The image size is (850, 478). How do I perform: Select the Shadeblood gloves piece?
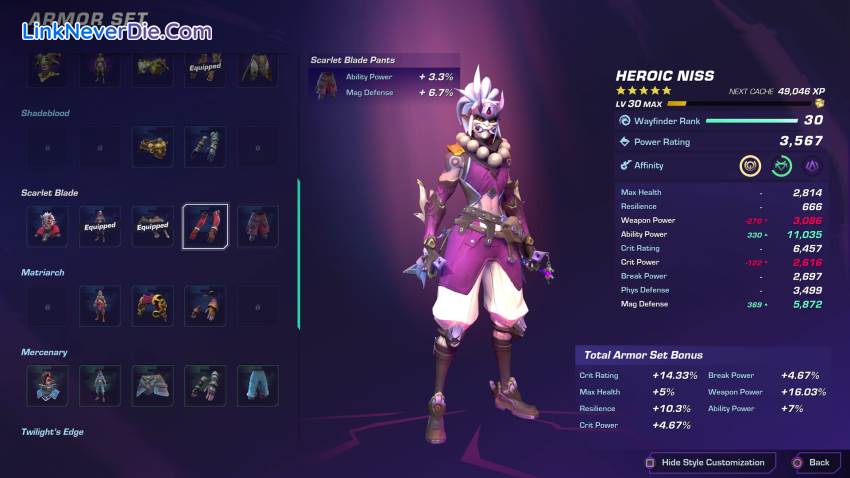[205, 146]
